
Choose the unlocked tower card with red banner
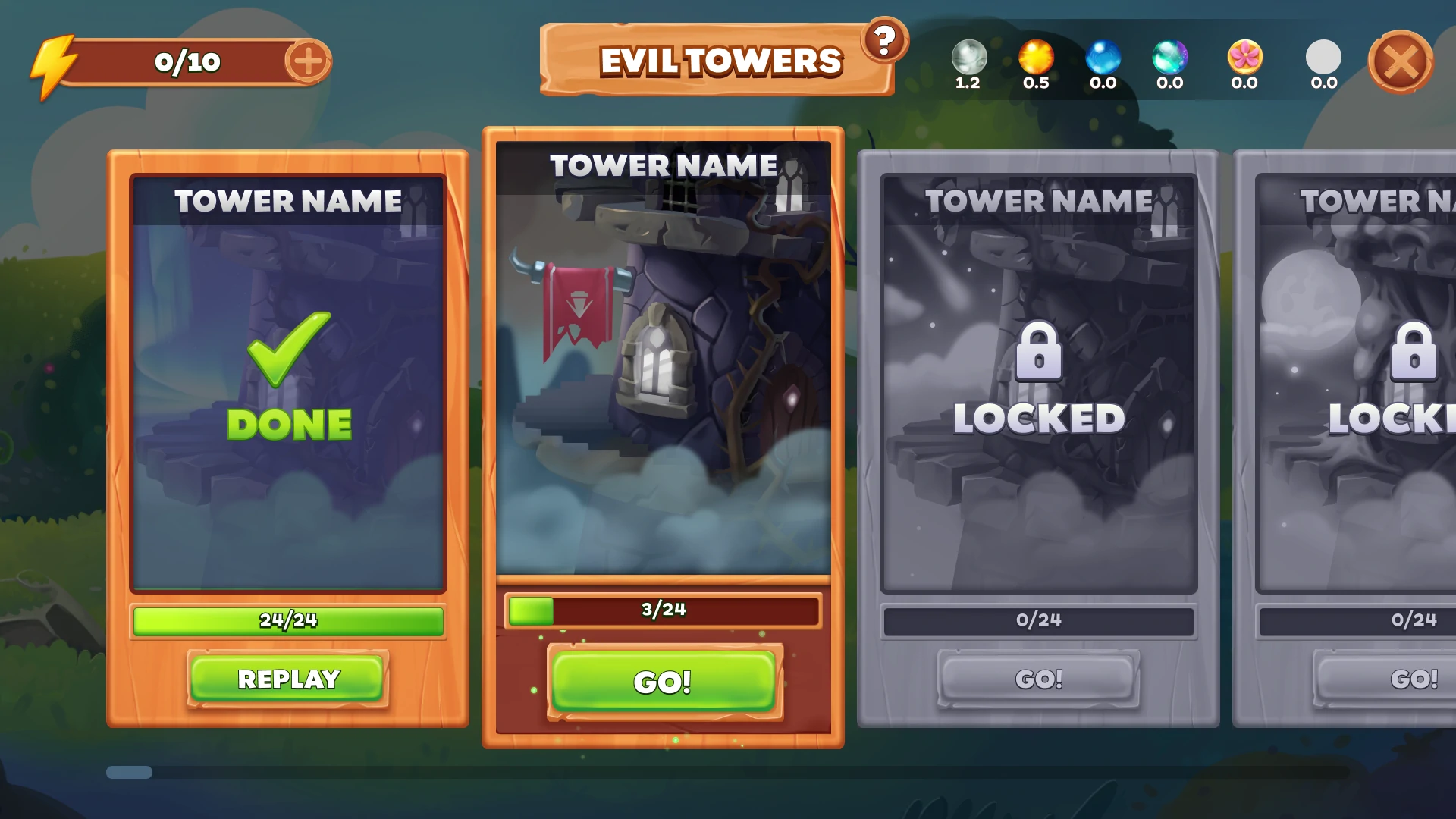664,356
